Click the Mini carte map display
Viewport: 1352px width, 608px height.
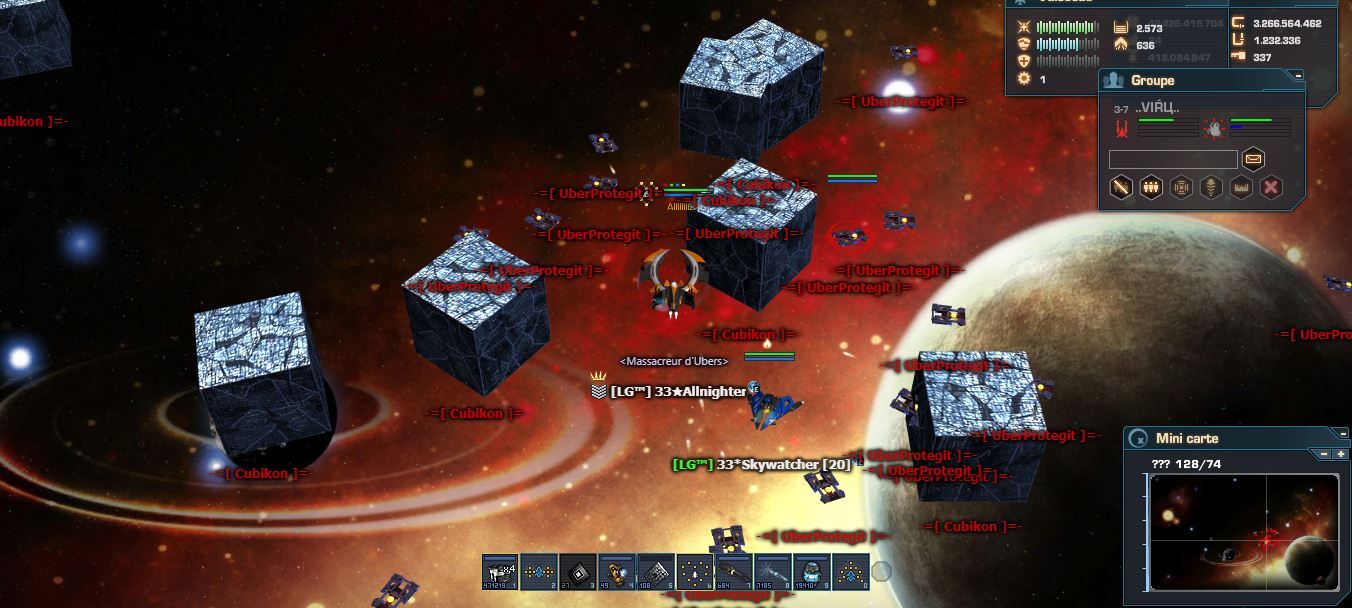[x=1244, y=532]
